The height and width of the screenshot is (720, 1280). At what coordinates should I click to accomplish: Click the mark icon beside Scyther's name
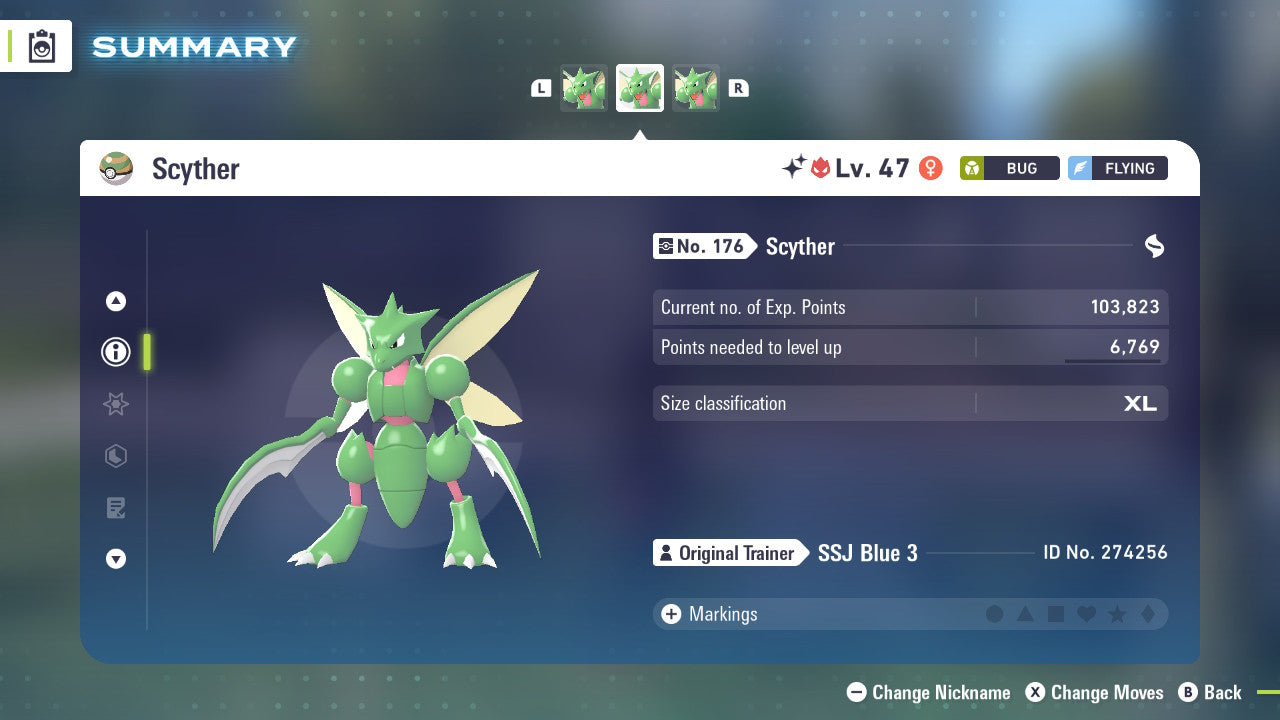pos(1155,245)
